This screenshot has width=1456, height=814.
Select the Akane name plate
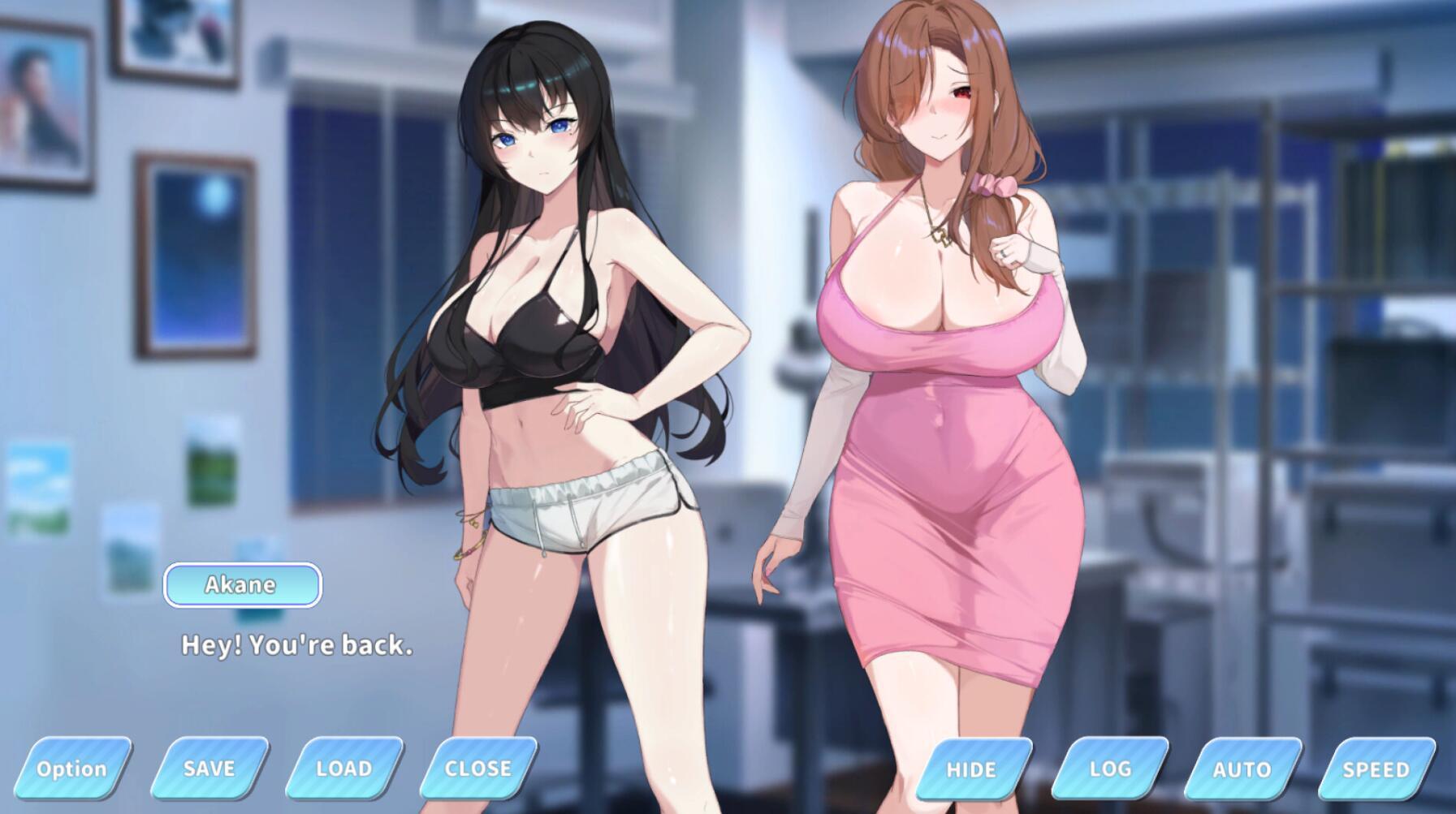(242, 584)
